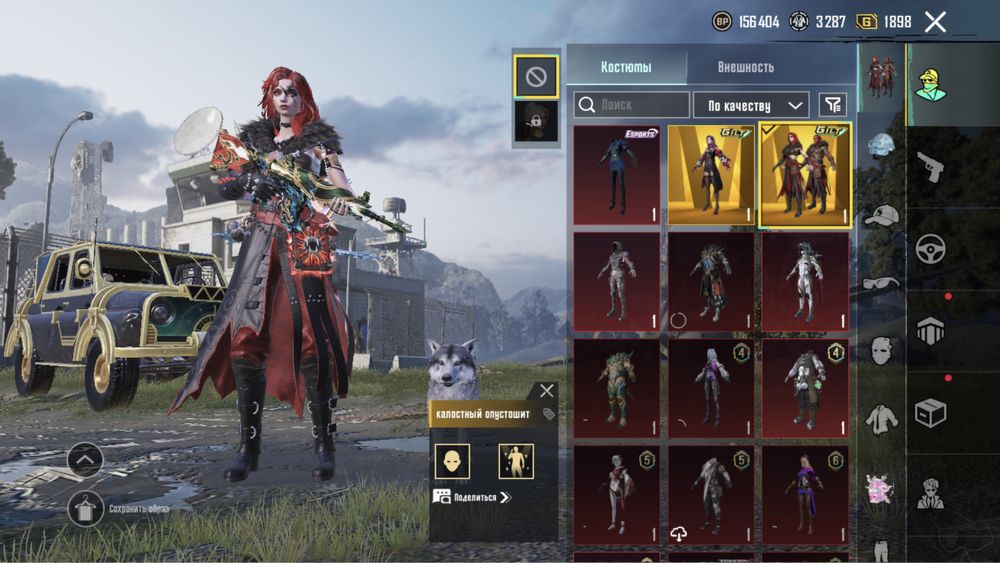This screenshot has width=1000, height=563.
Task: Open the filter options button
Action: pos(832,104)
